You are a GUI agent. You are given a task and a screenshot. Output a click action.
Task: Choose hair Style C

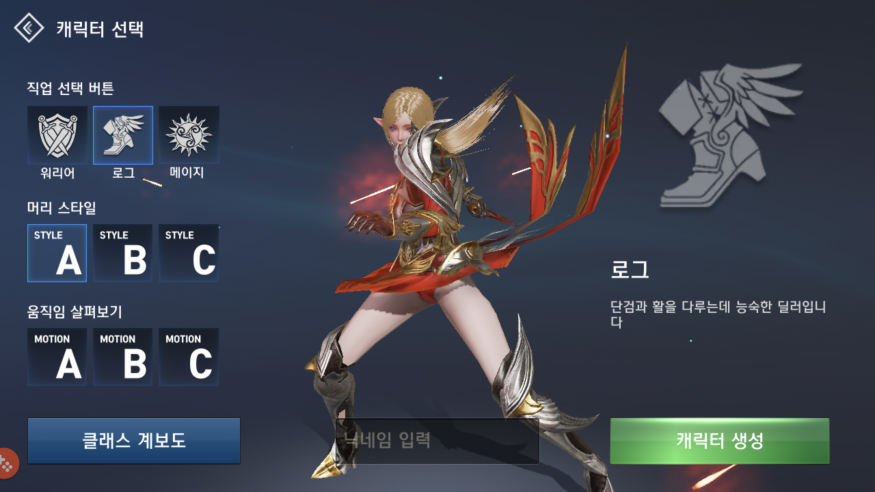coord(188,253)
